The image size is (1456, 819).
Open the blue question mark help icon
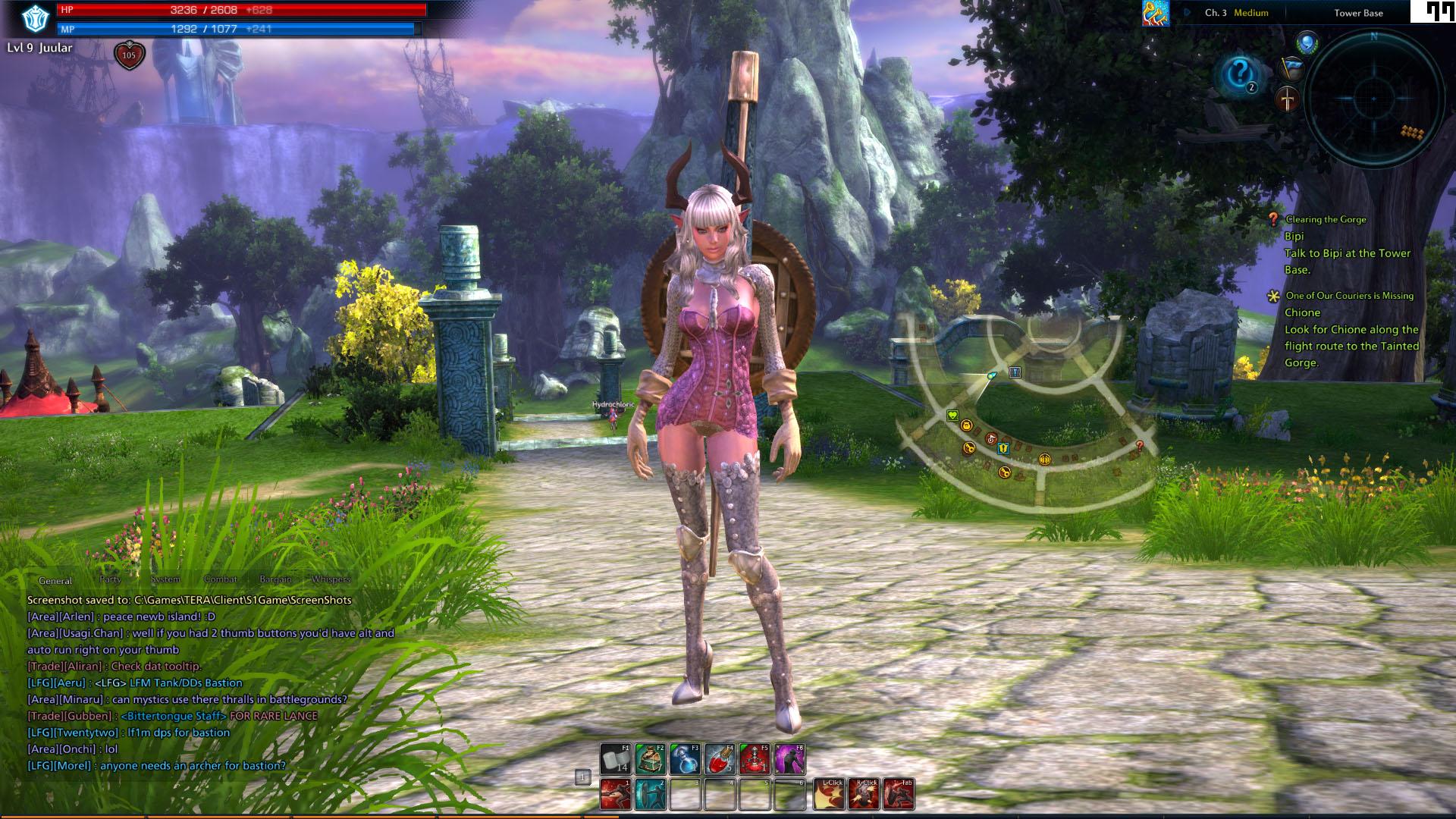click(1241, 74)
